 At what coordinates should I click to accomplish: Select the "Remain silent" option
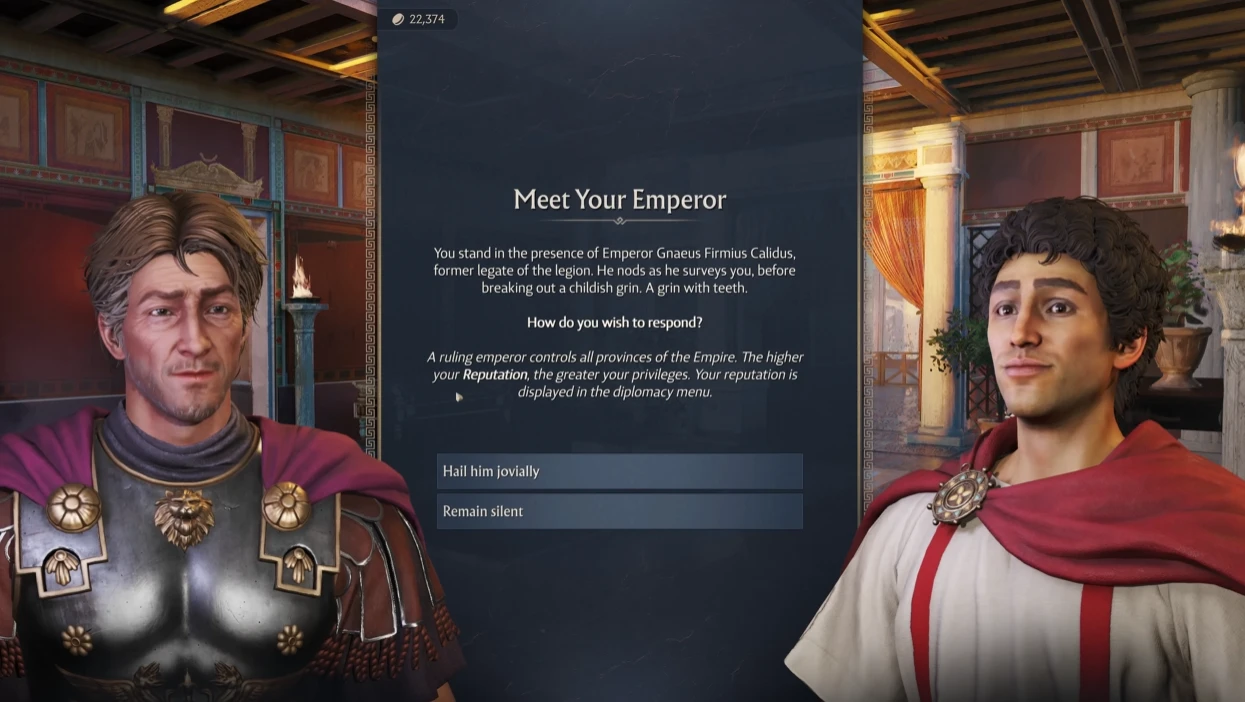[619, 511]
